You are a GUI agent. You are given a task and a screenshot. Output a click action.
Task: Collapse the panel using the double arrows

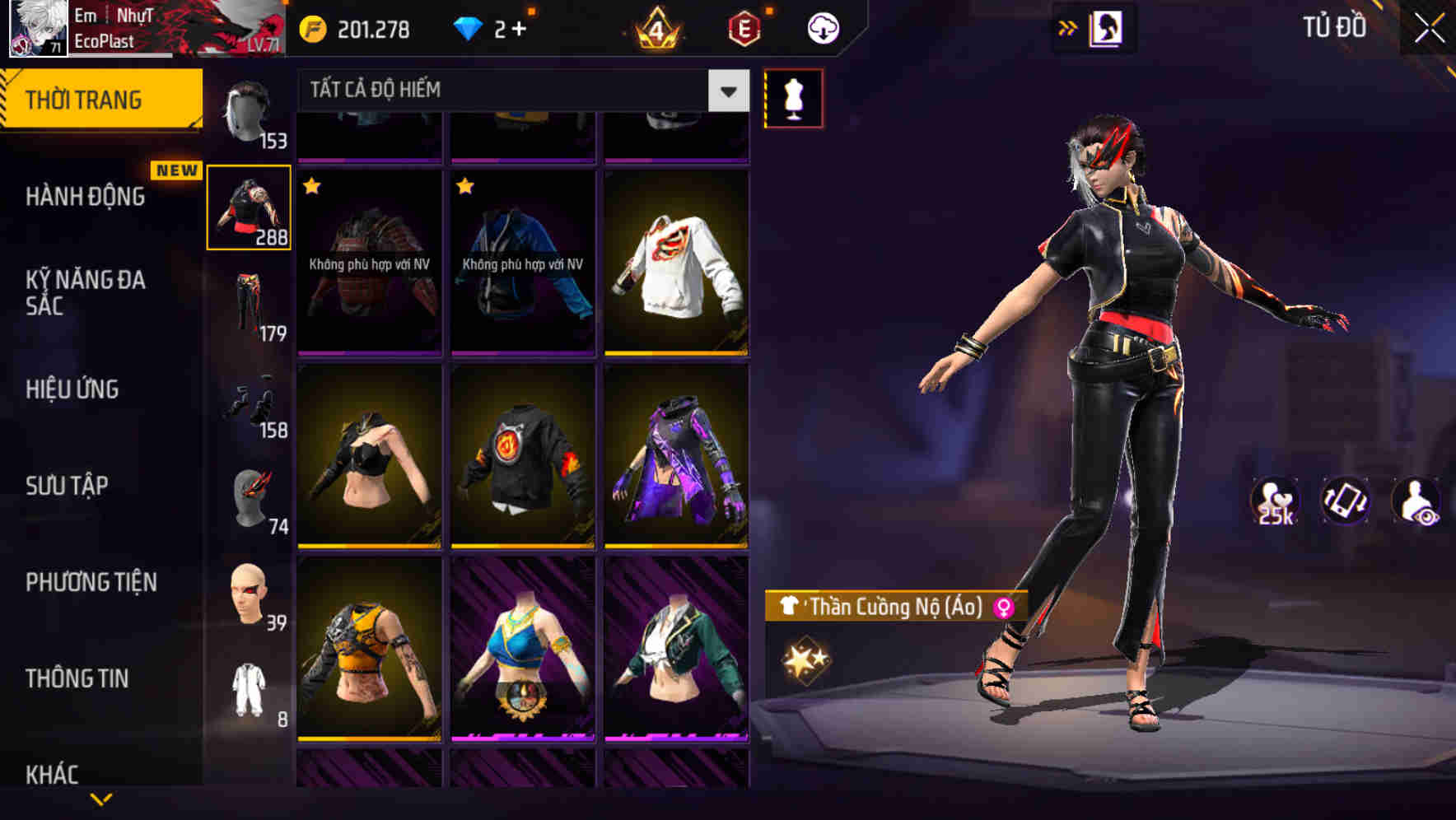1068,26
